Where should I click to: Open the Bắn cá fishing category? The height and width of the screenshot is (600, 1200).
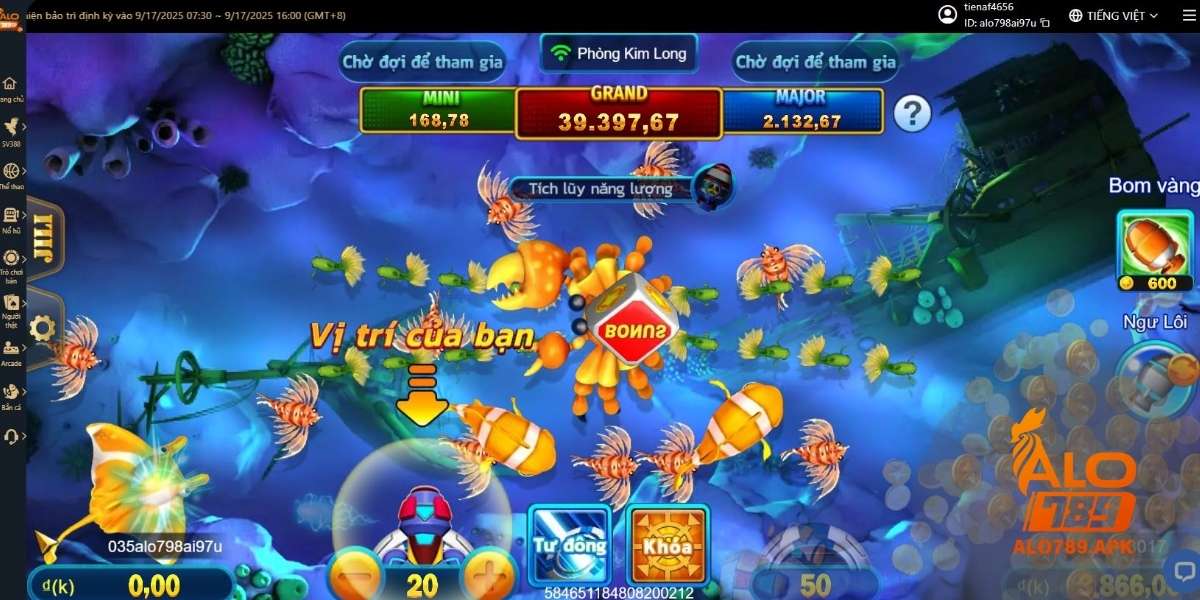(x=12, y=396)
